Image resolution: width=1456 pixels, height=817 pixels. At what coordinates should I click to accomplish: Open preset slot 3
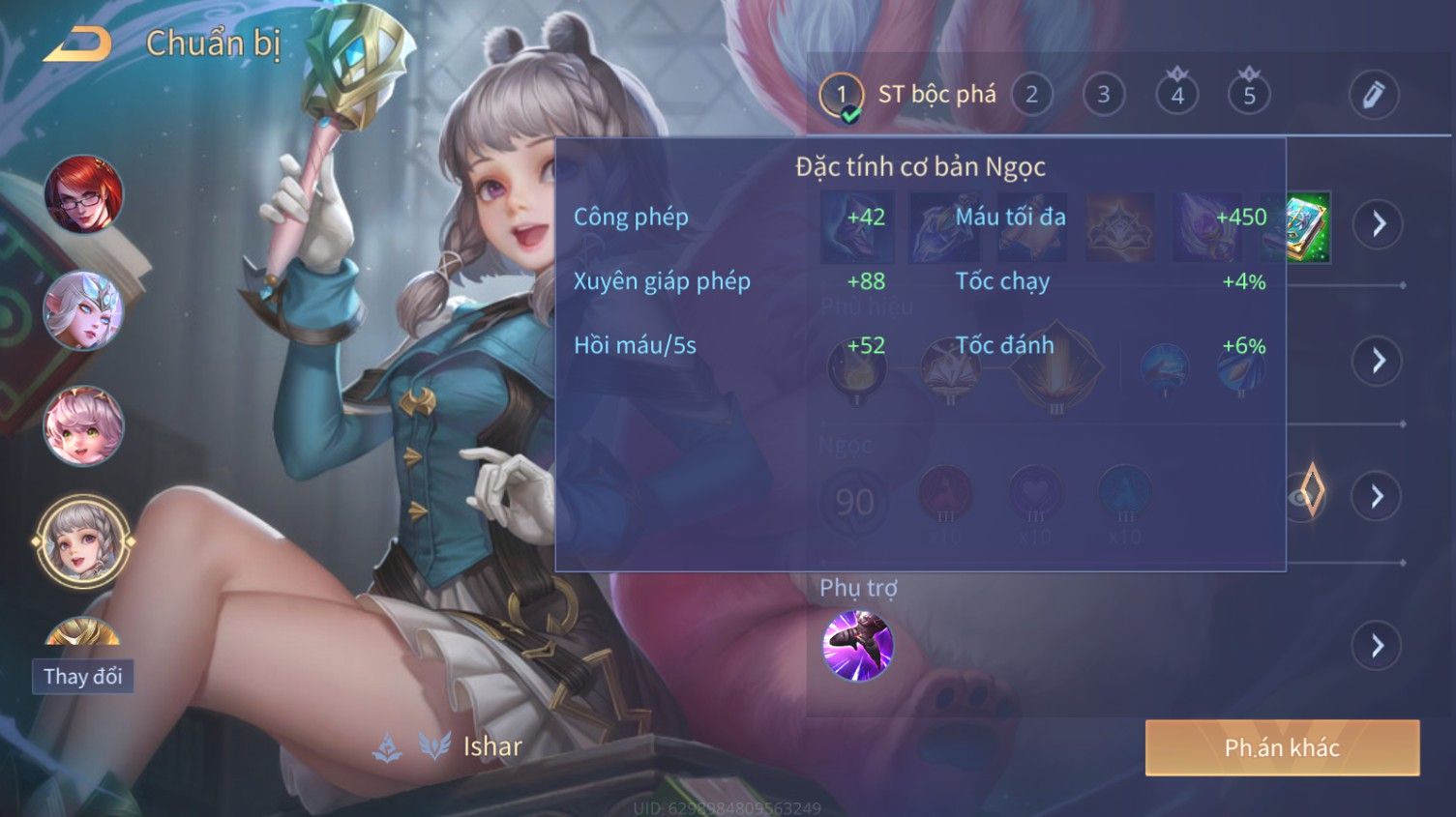click(x=1103, y=95)
